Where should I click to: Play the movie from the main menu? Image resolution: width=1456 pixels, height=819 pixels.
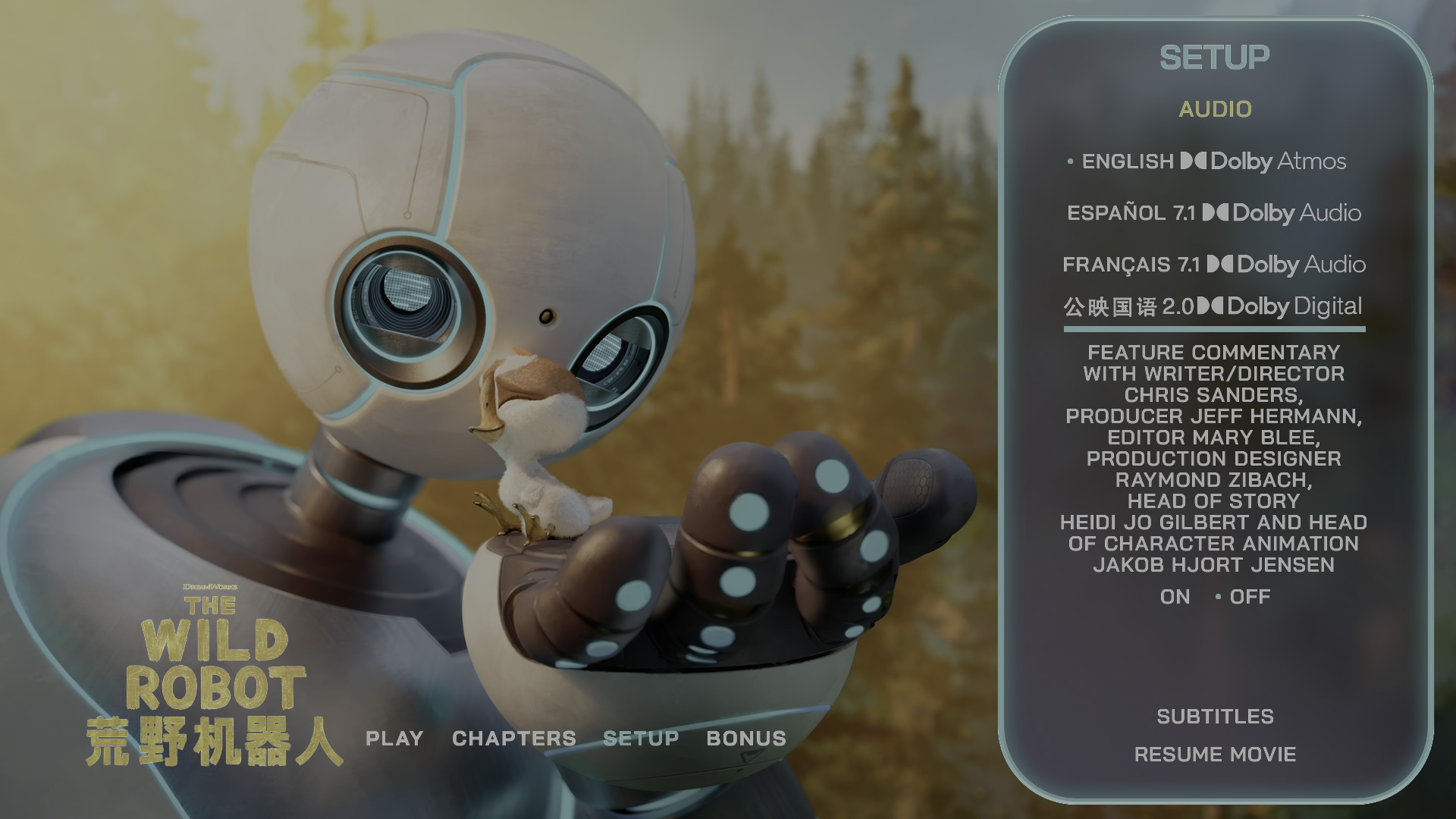tap(394, 739)
